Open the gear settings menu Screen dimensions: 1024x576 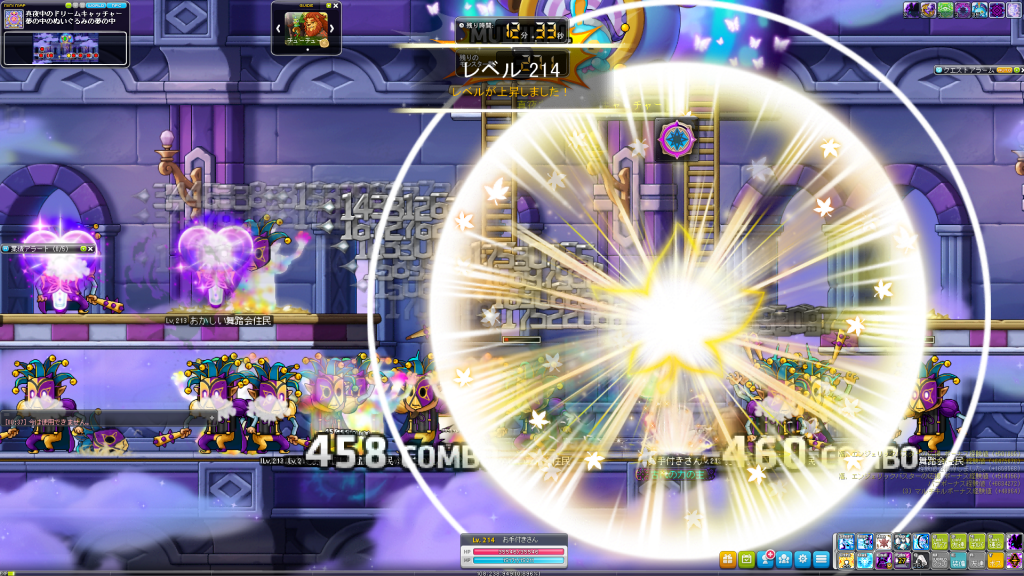tap(803, 557)
